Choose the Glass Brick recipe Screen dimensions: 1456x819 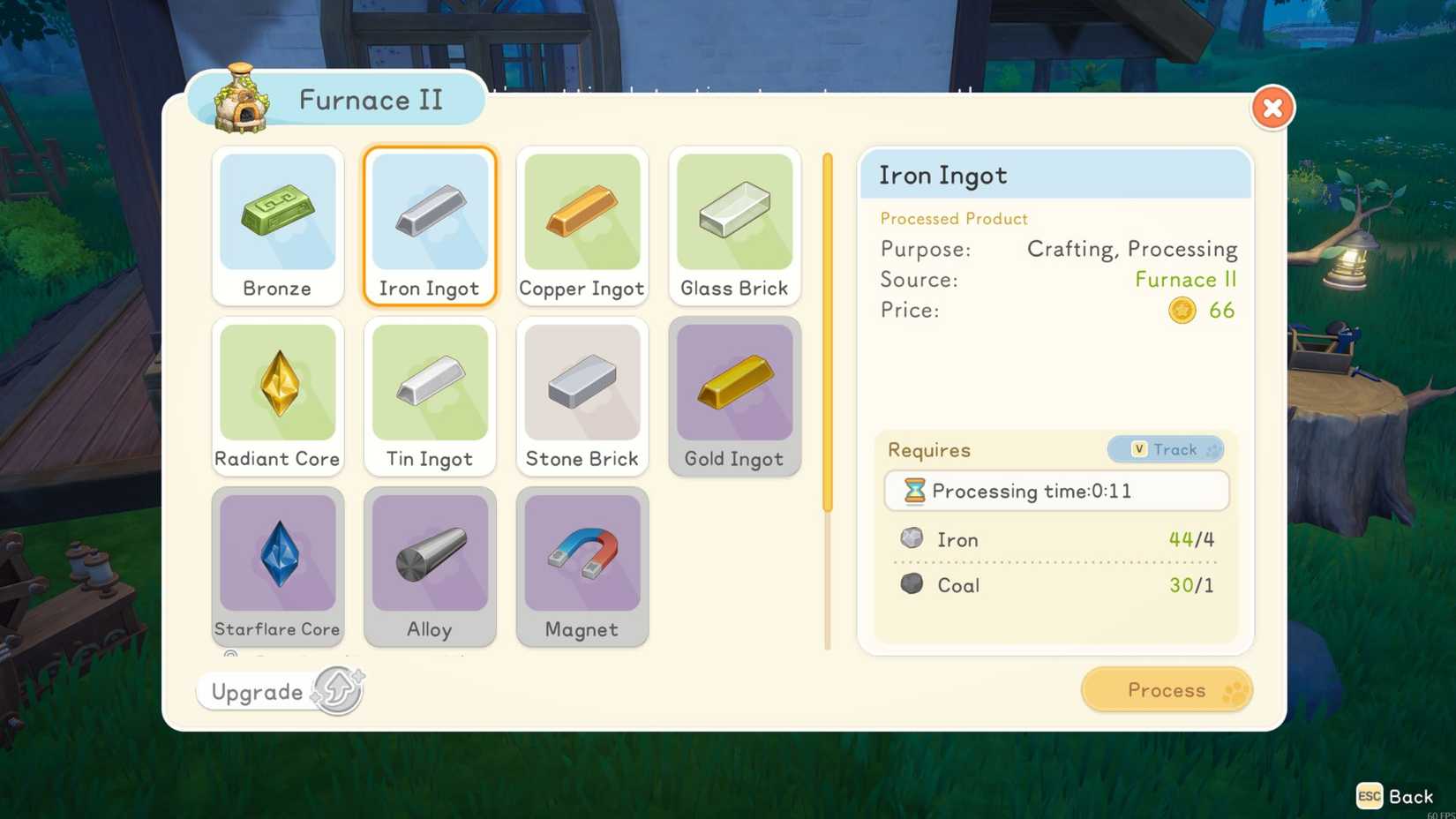coord(734,225)
